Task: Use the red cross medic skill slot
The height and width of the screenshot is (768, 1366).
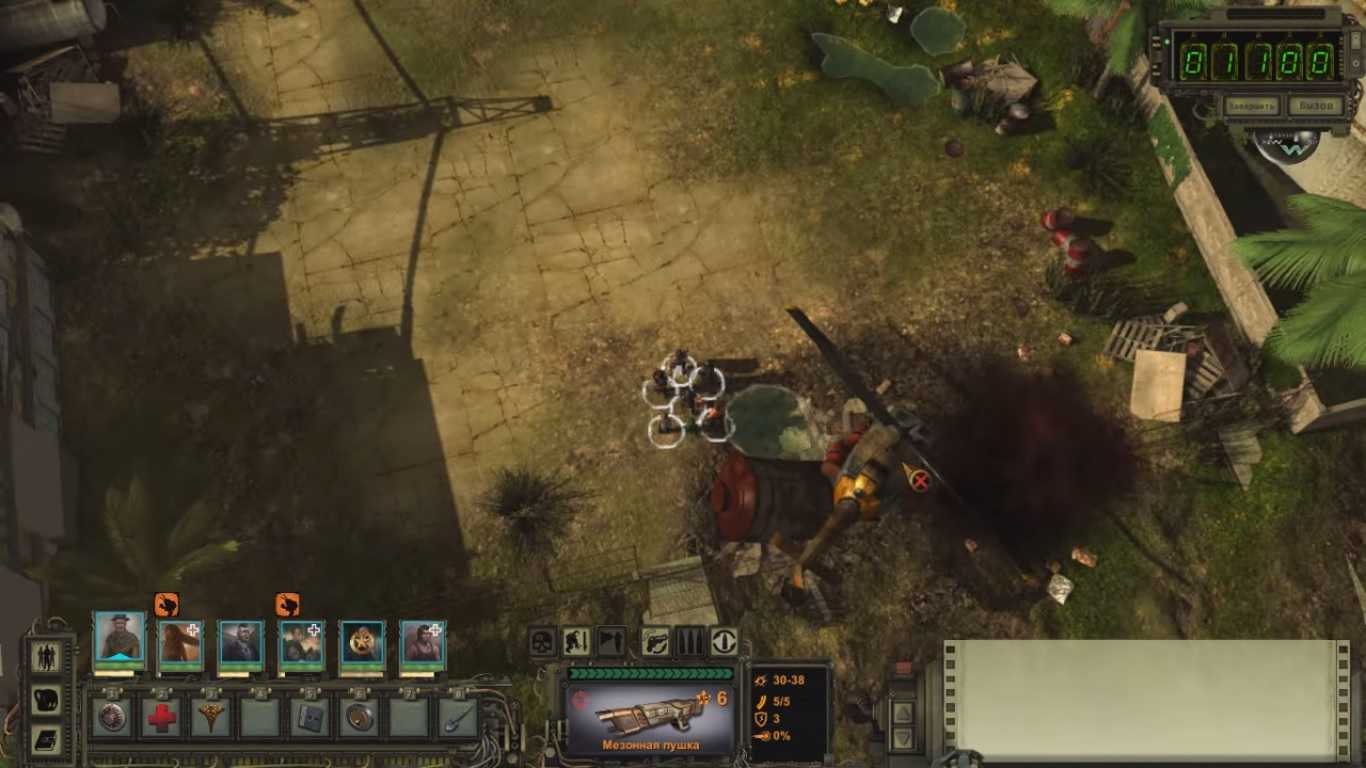Action: [160, 717]
